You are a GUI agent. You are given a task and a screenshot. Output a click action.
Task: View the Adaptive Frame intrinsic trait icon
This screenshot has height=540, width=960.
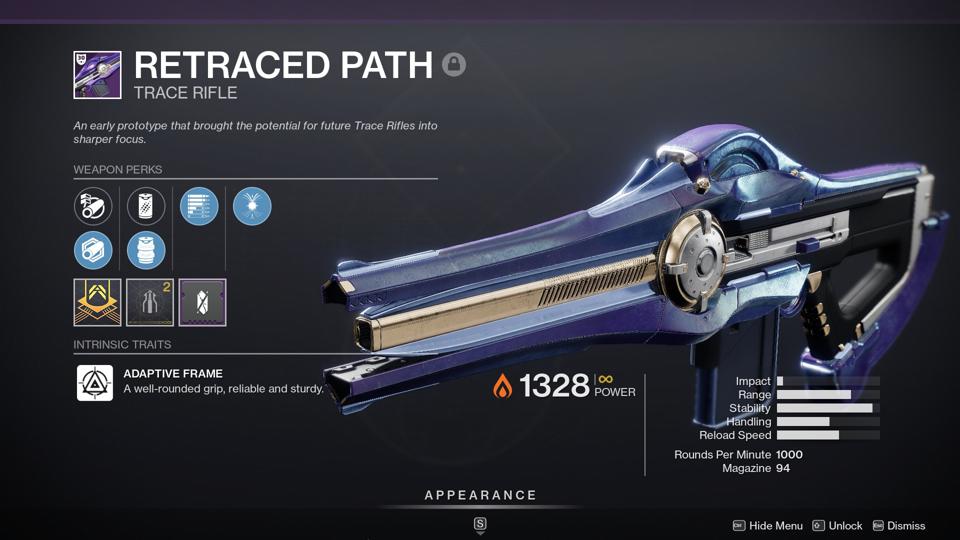95,382
